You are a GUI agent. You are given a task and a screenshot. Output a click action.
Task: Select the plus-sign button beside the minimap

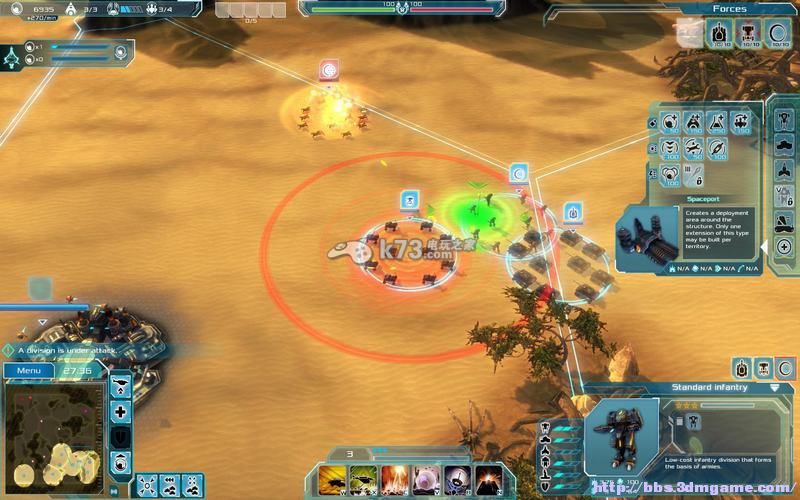point(120,412)
